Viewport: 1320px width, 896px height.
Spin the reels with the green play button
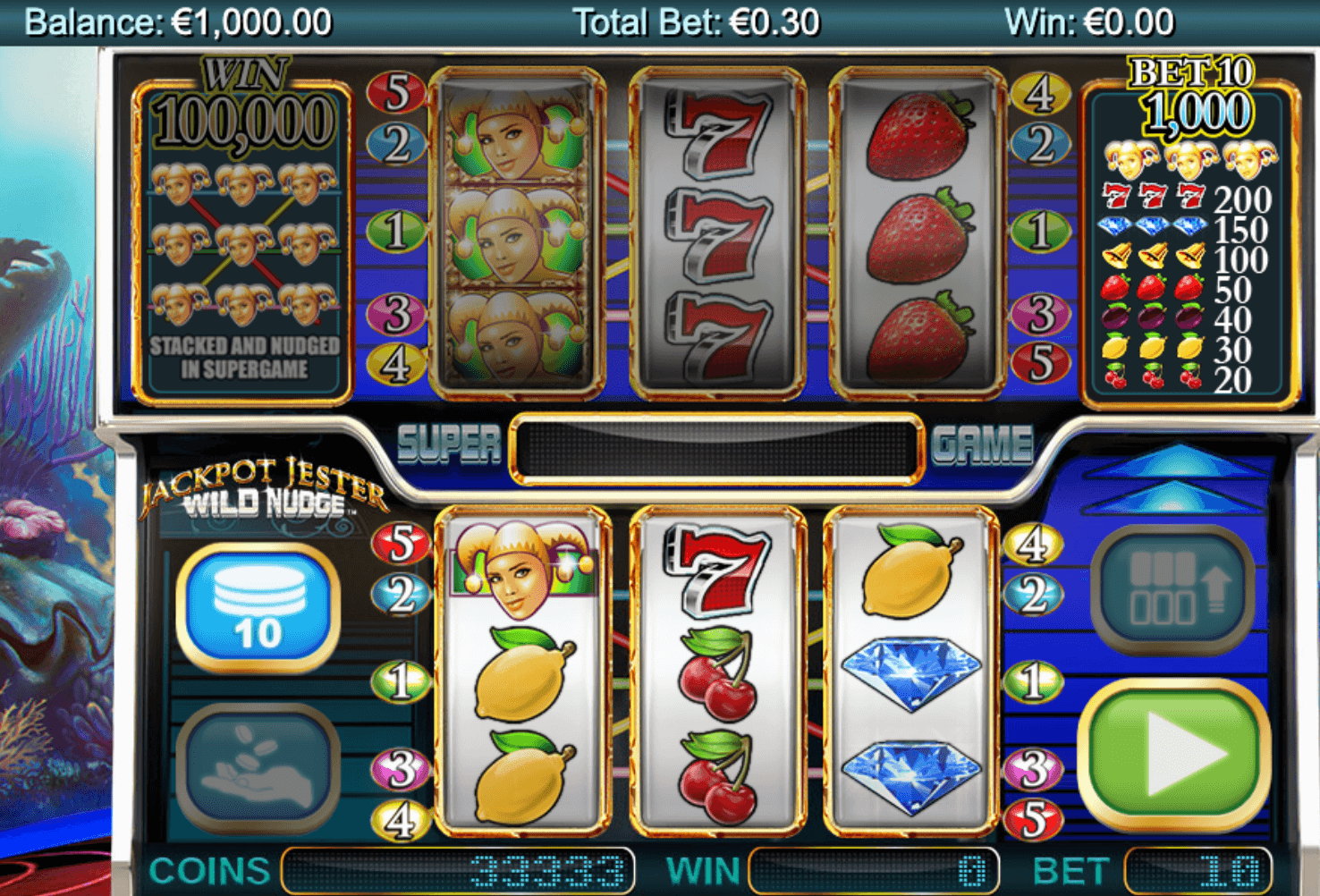coord(1174,755)
